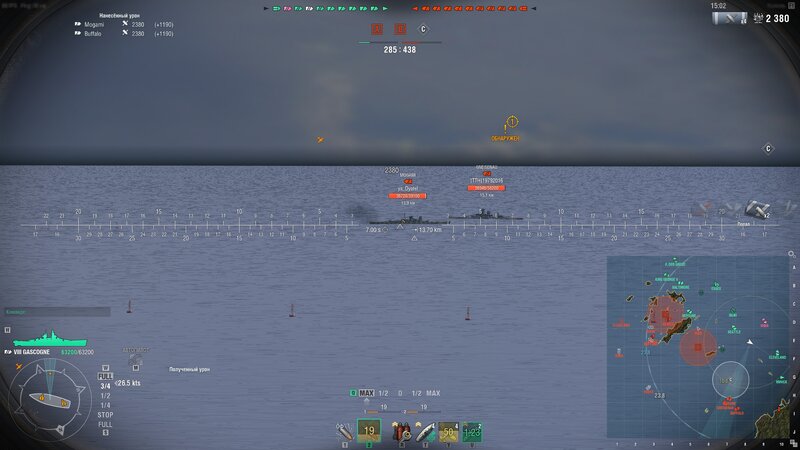The width and height of the screenshot is (800, 450).
Task: Use the Repair Party consumable
Action: [x=424, y=431]
